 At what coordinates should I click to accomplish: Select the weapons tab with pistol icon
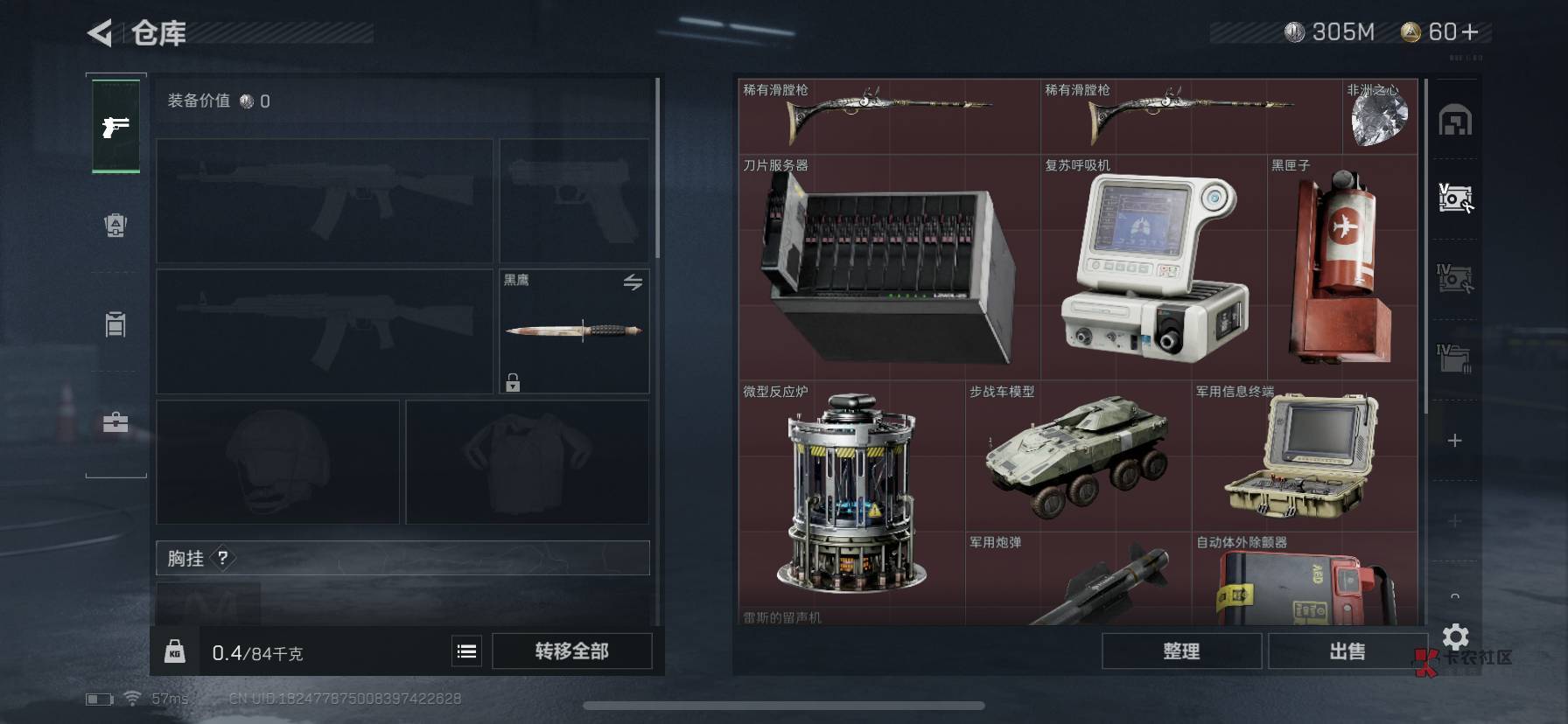[x=115, y=127]
